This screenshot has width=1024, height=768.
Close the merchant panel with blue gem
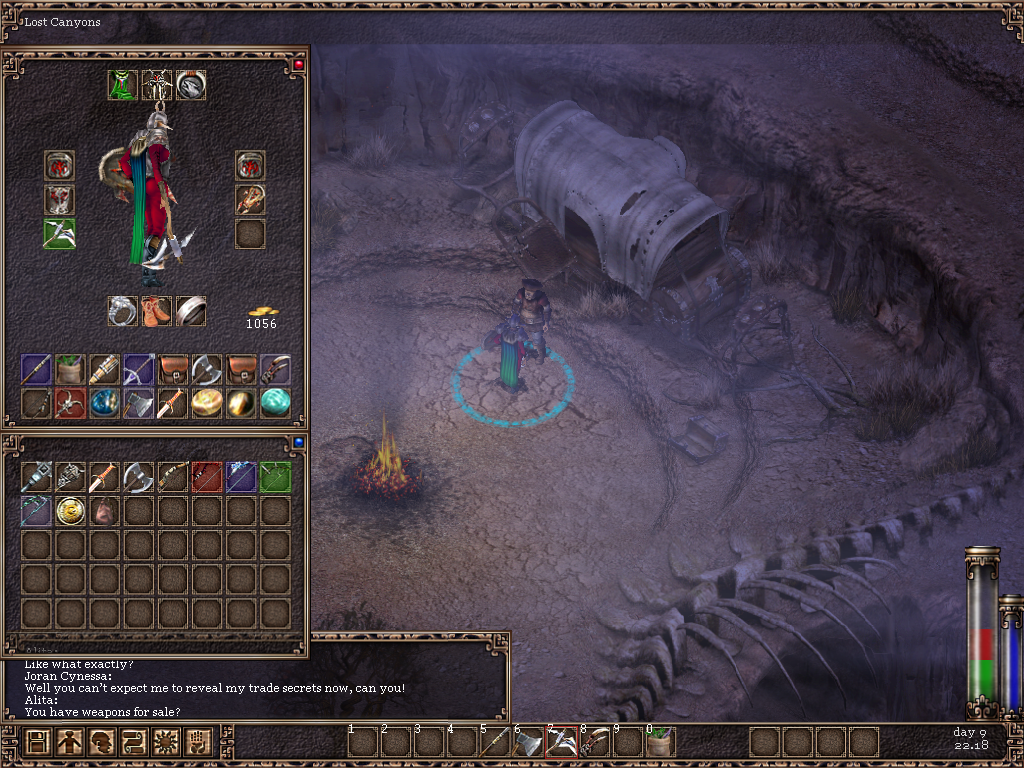298,441
